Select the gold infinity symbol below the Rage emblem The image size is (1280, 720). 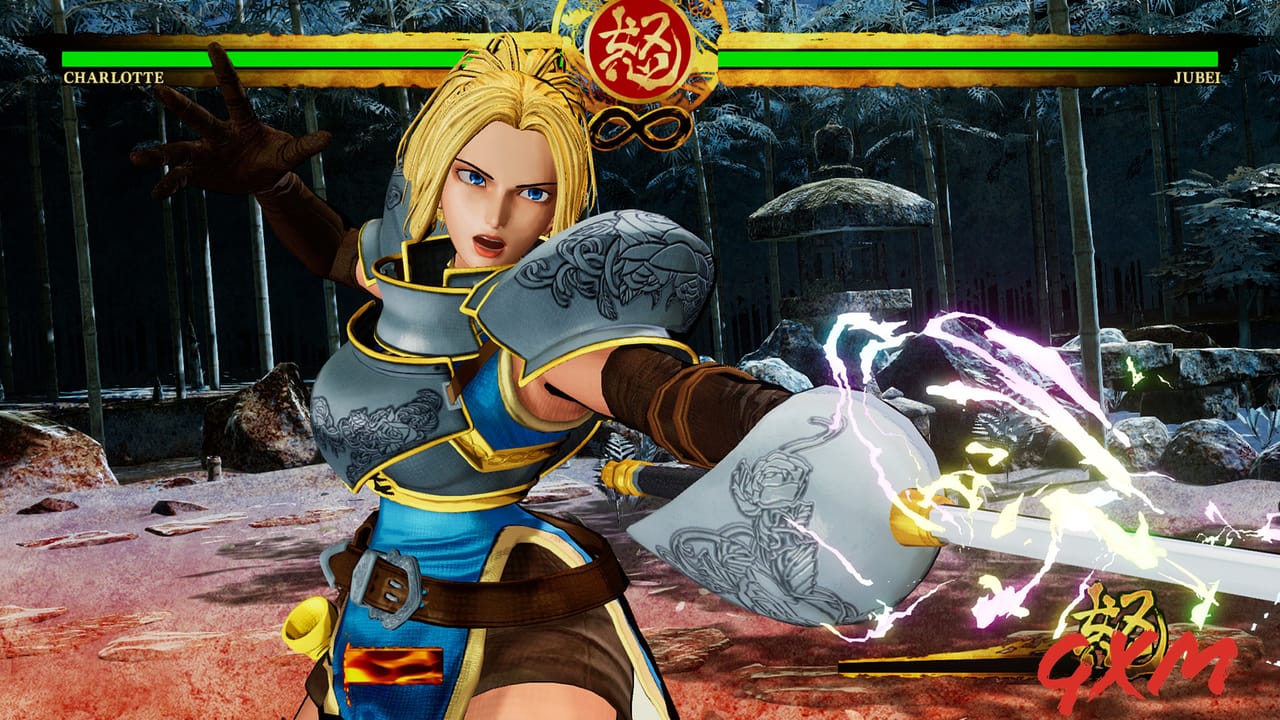[x=645, y=125]
